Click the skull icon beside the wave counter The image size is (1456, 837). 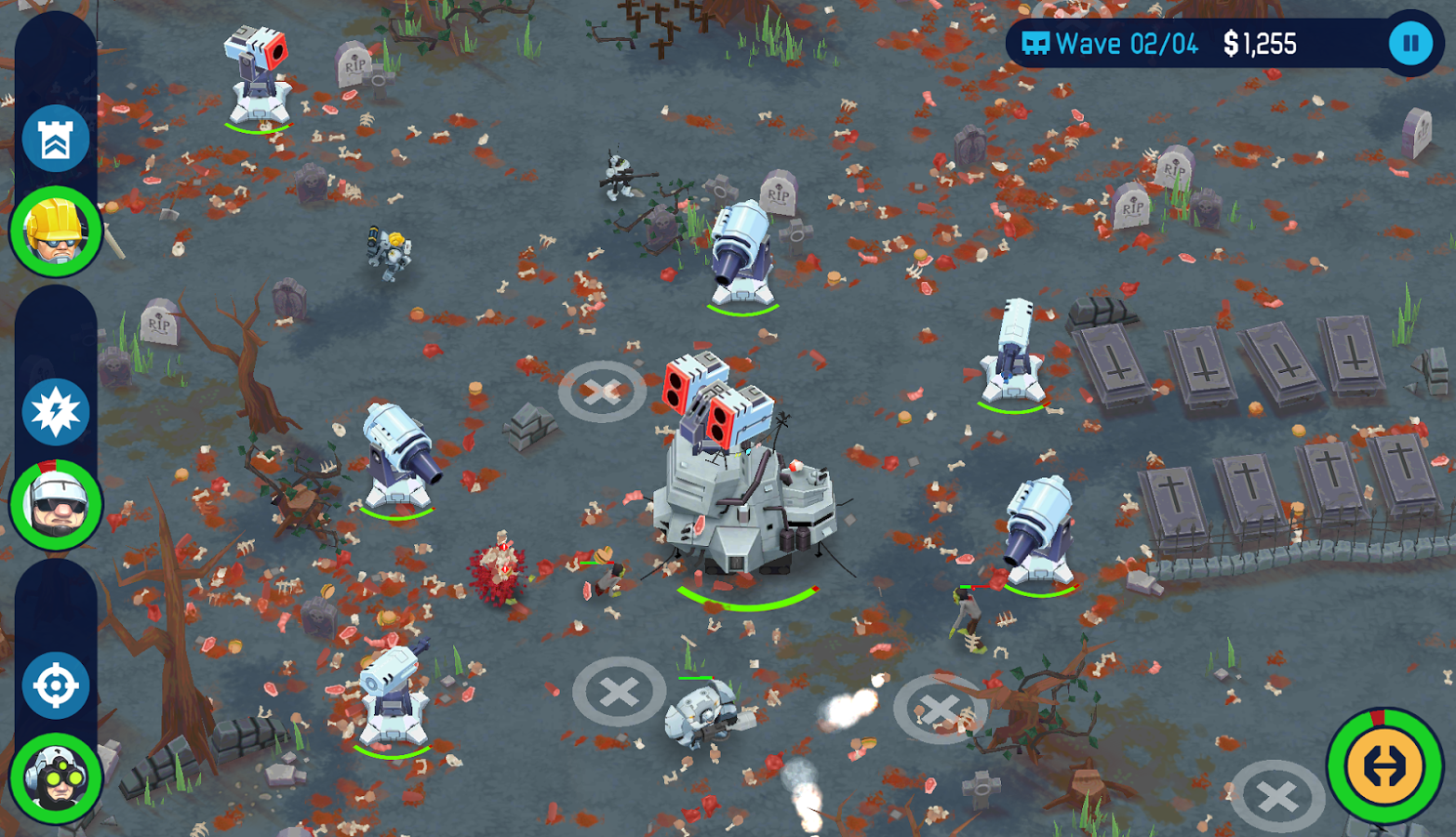click(x=1035, y=43)
